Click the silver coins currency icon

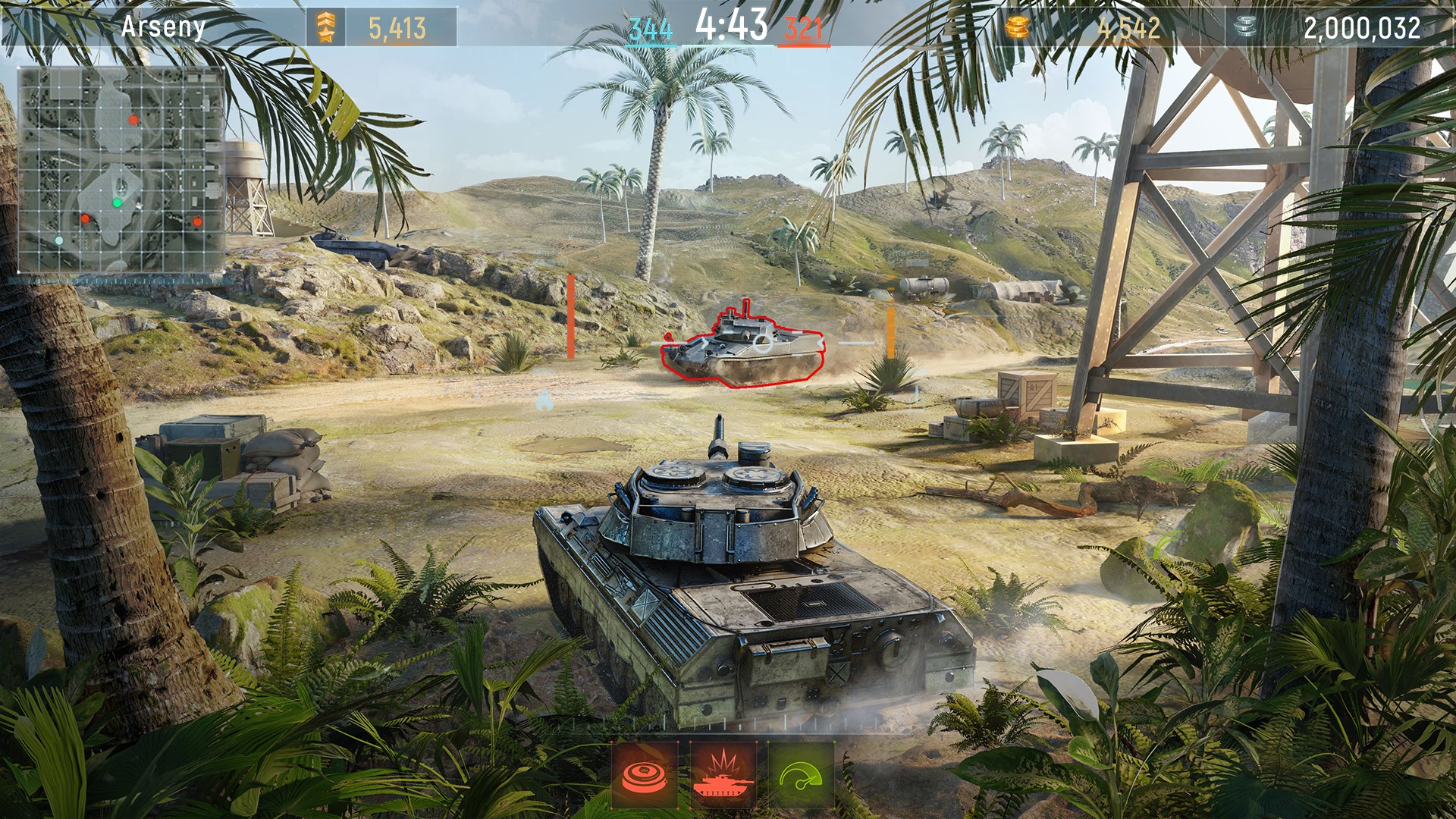tap(1244, 28)
